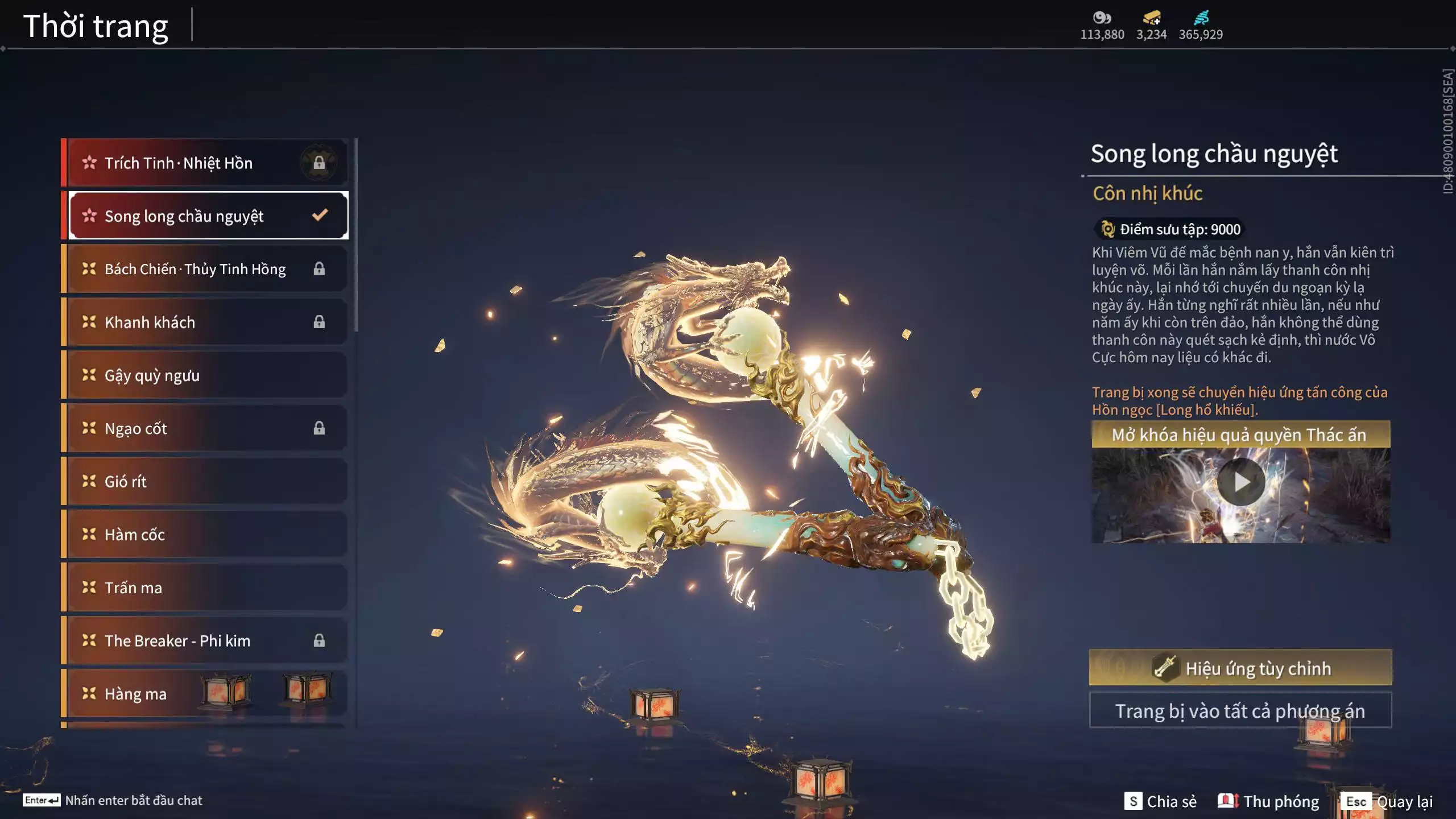Select Bách Chiến · Thủy Tinh Hồng entry
Image resolution: width=1456 pixels, height=819 pixels.
(x=205, y=269)
